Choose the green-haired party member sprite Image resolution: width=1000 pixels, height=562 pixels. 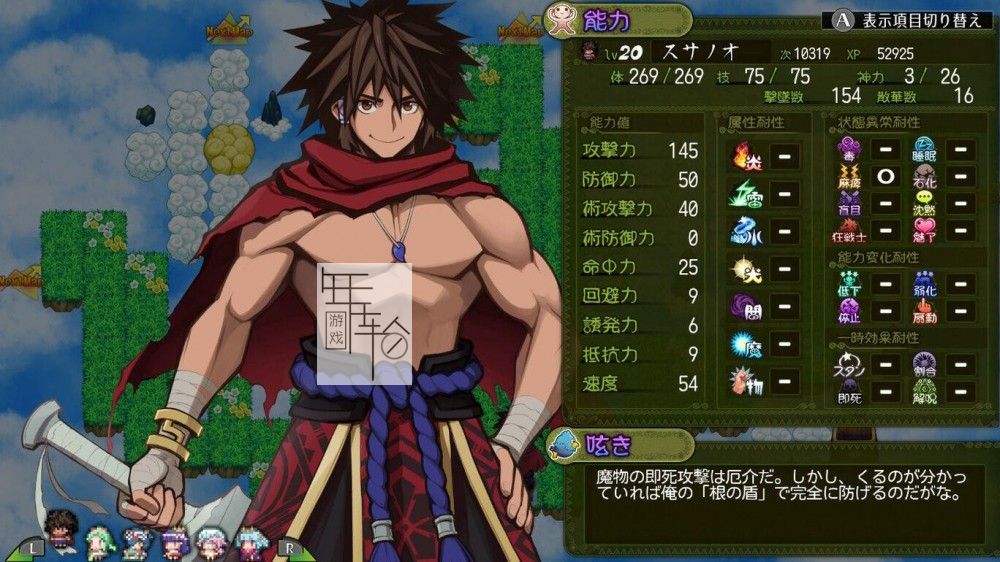click(100, 541)
